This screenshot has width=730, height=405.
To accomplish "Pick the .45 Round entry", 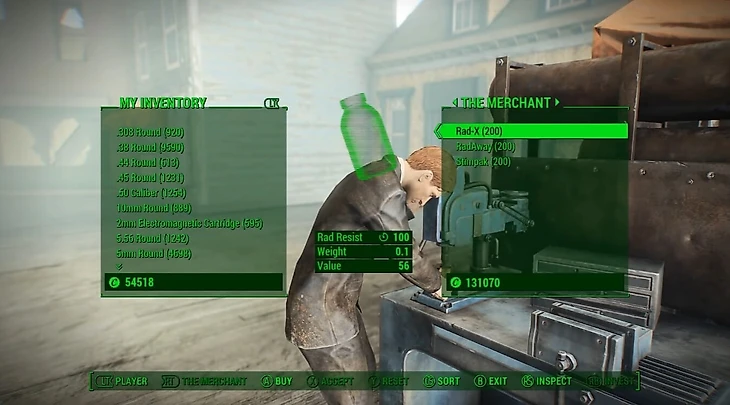I will [150, 177].
